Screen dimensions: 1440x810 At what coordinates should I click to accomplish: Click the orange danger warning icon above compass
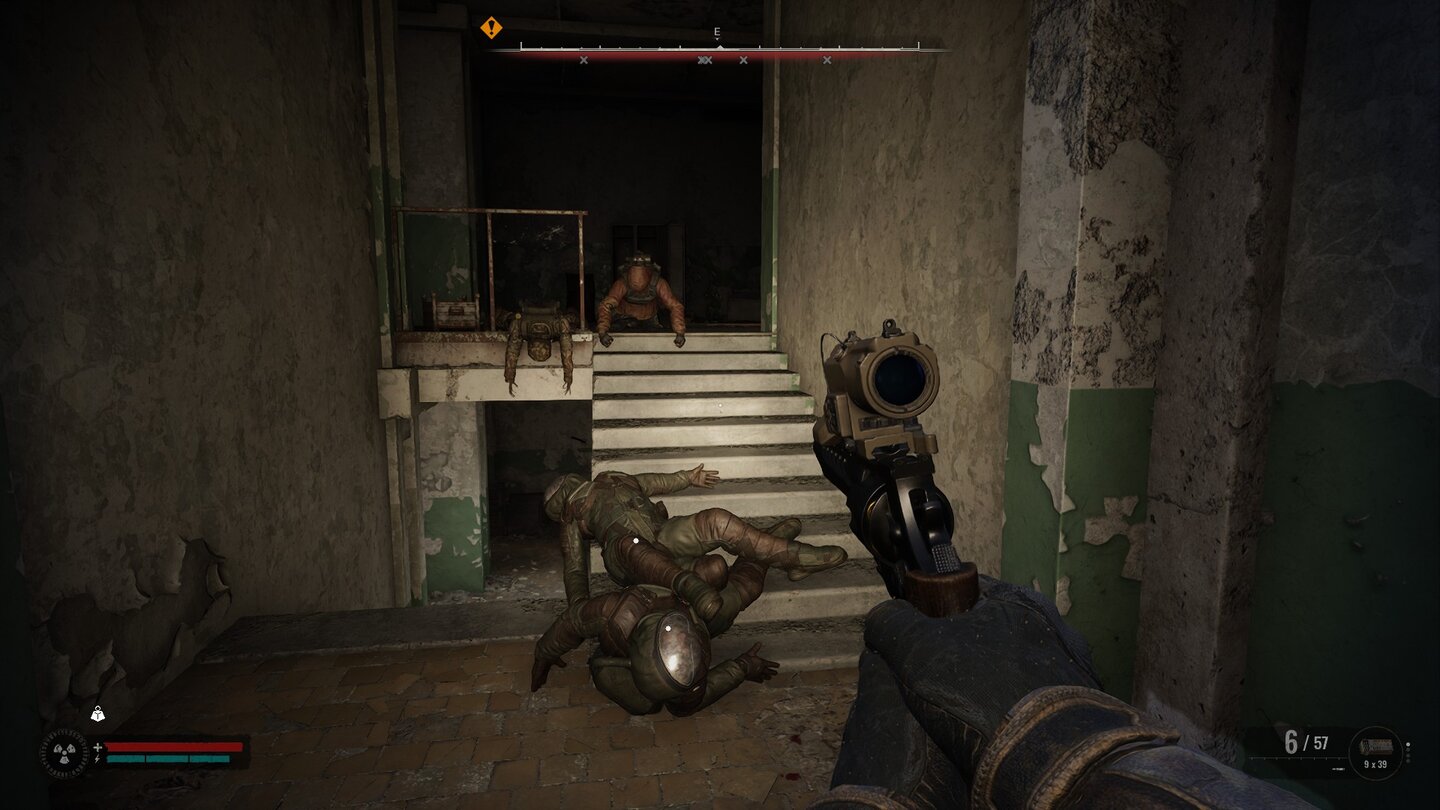click(490, 29)
